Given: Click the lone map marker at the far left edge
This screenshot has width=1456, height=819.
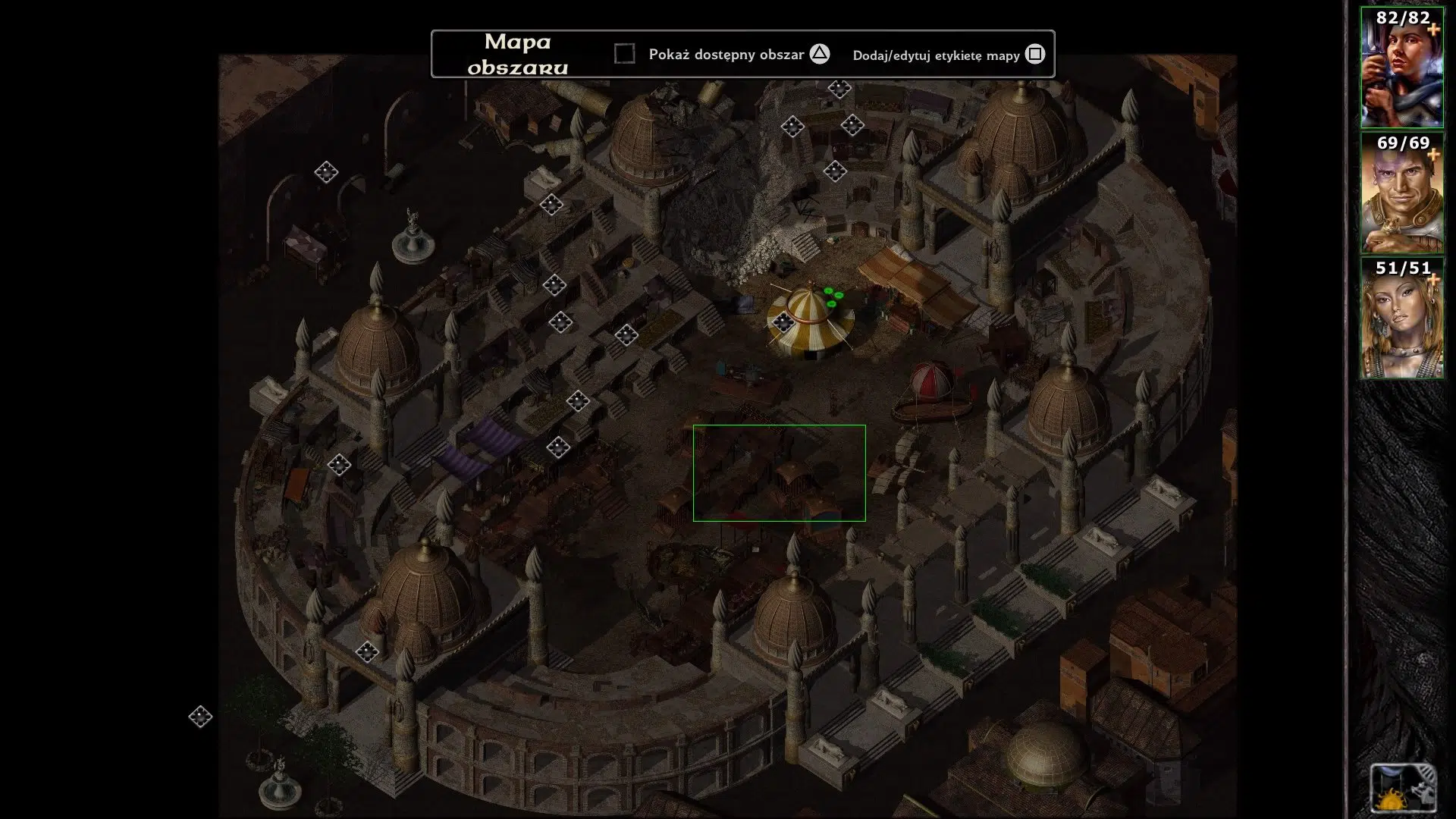Looking at the screenshot, I should click(201, 715).
